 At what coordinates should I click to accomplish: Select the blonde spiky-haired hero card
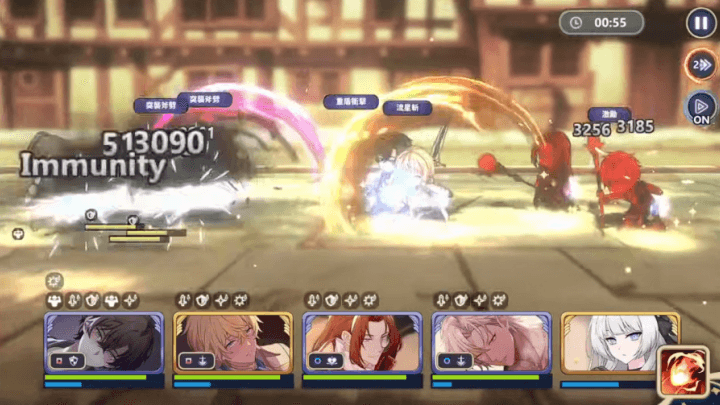(233, 343)
